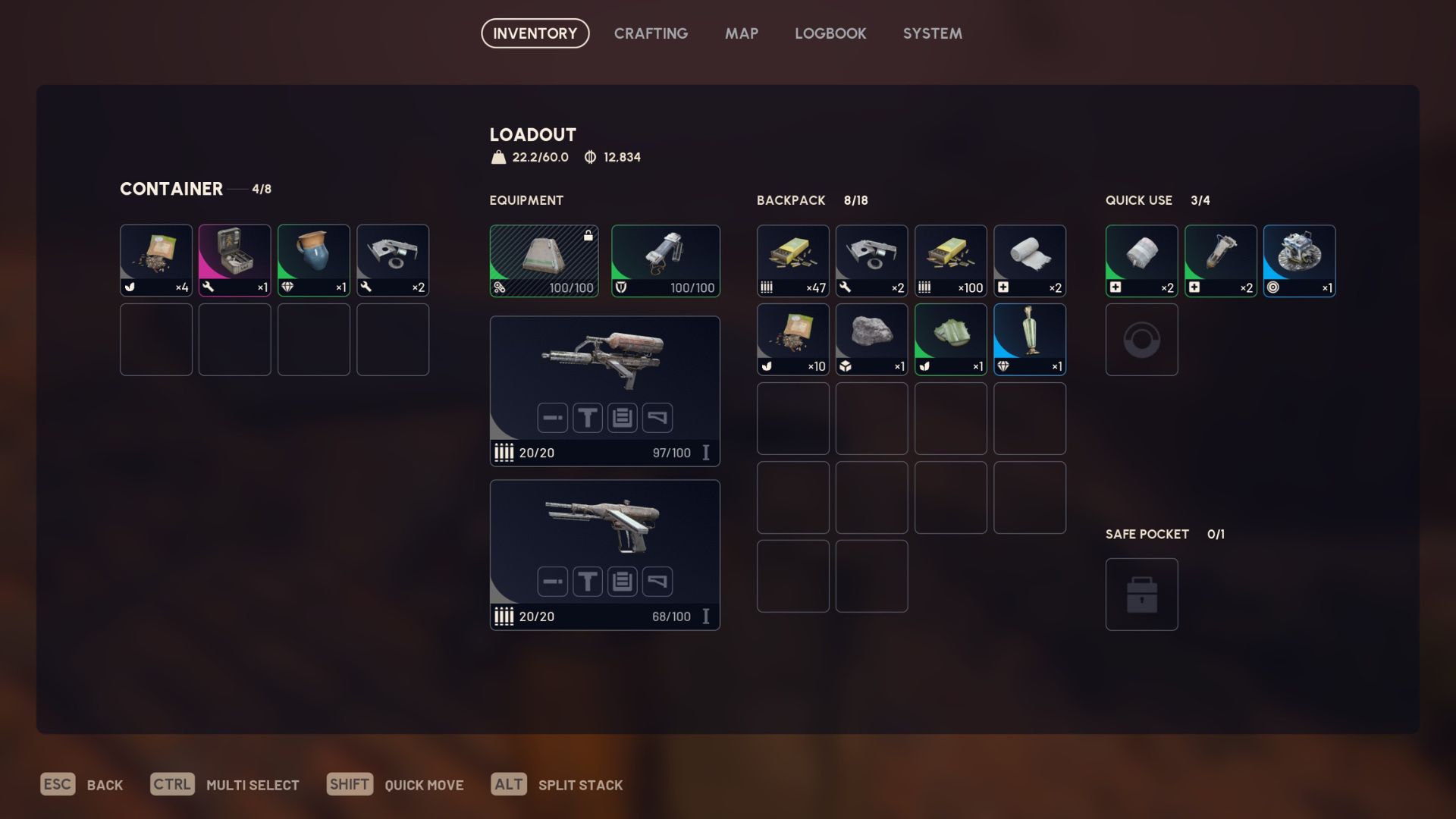Image resolution: width=1456 pixels, height=819 pixels.
Task: Click the x47 ammo box in backpack
Action: tap(792, 260)
